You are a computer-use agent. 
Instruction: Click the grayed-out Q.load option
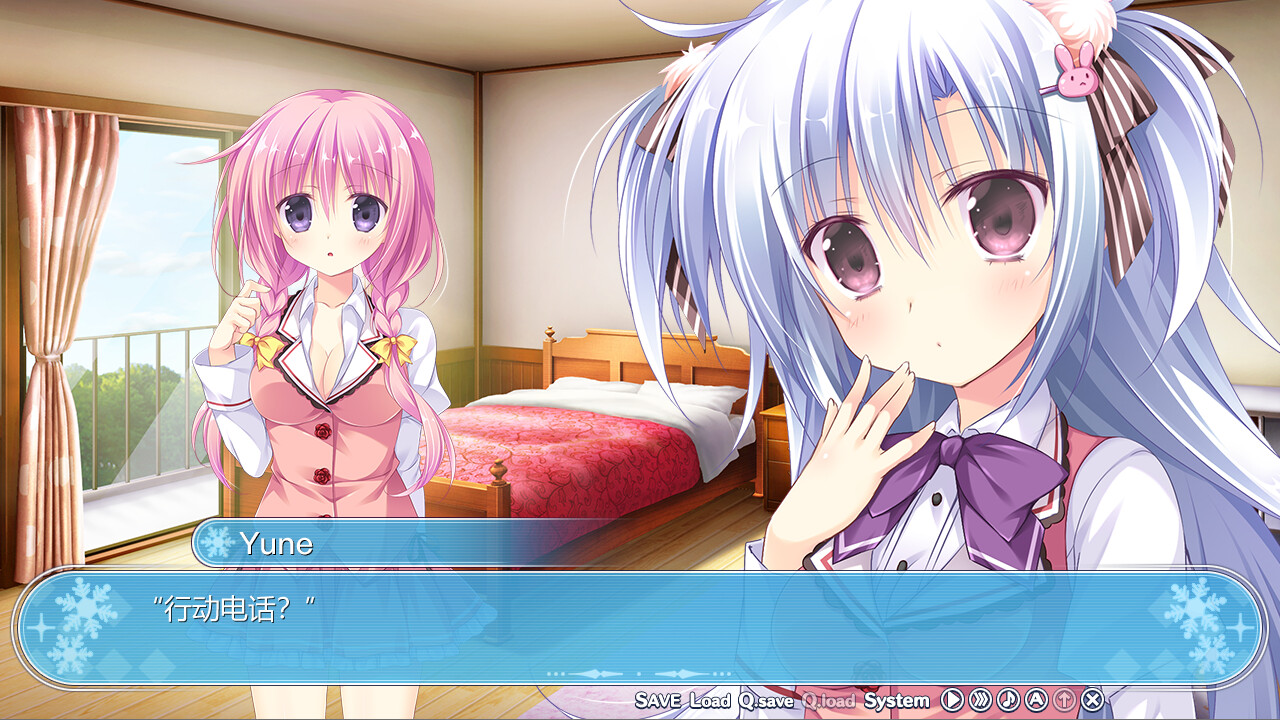[828, 700]
